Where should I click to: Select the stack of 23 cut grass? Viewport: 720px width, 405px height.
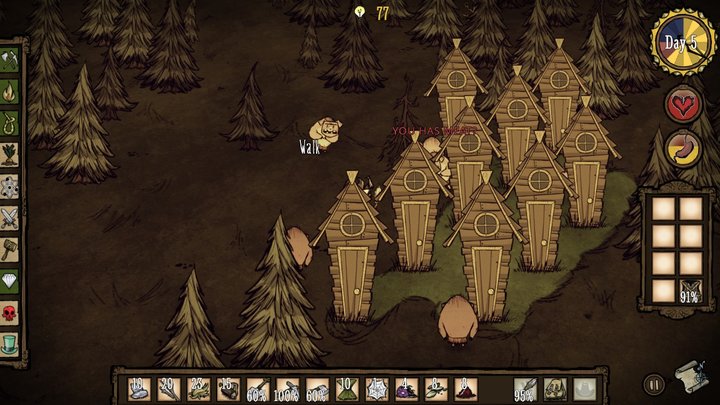(198, 388)
